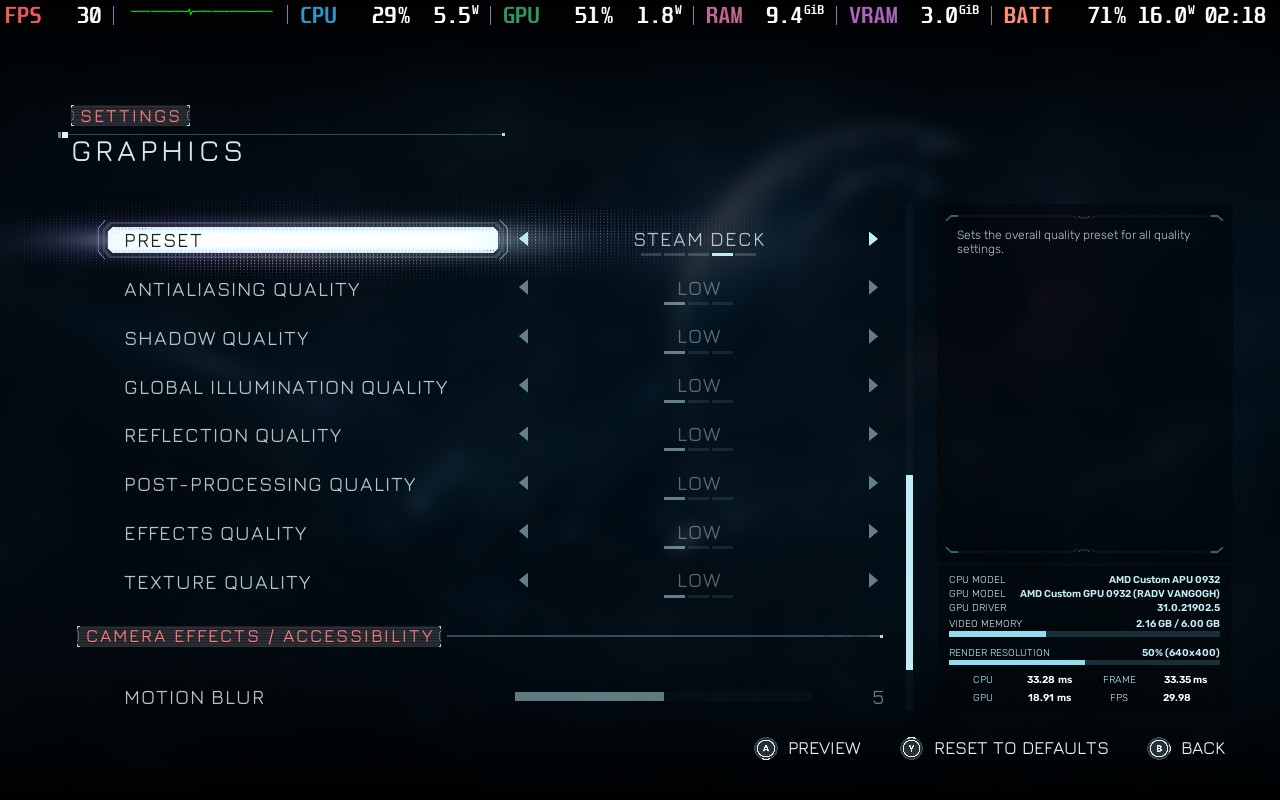The height and width of the screenshot is (800, 1280).
Task: Click the CAMERA EFFECTS / ACCESSIBILITY header
Action: pos(259,636)
